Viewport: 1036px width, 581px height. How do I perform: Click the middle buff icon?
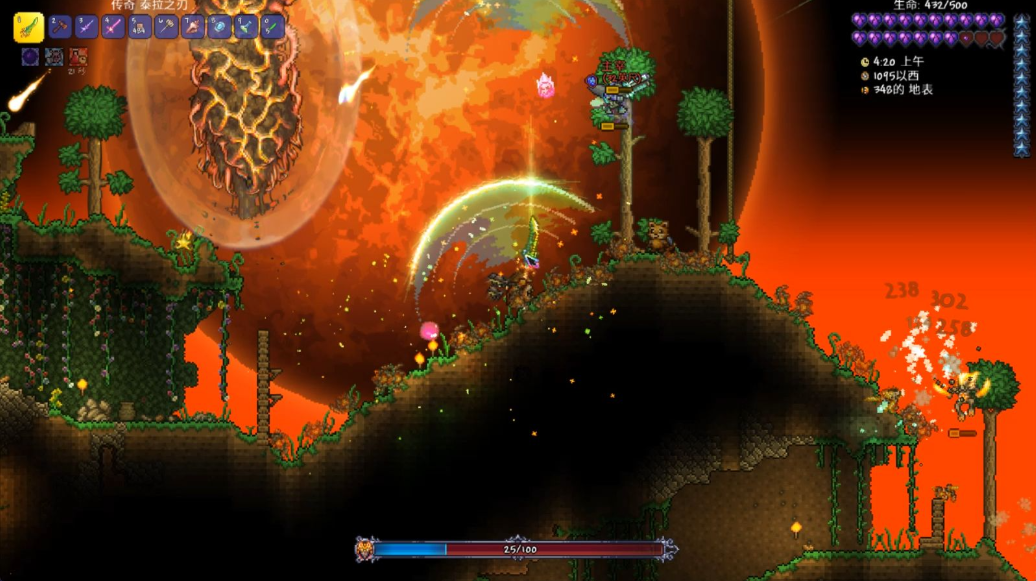coord(54,57)
